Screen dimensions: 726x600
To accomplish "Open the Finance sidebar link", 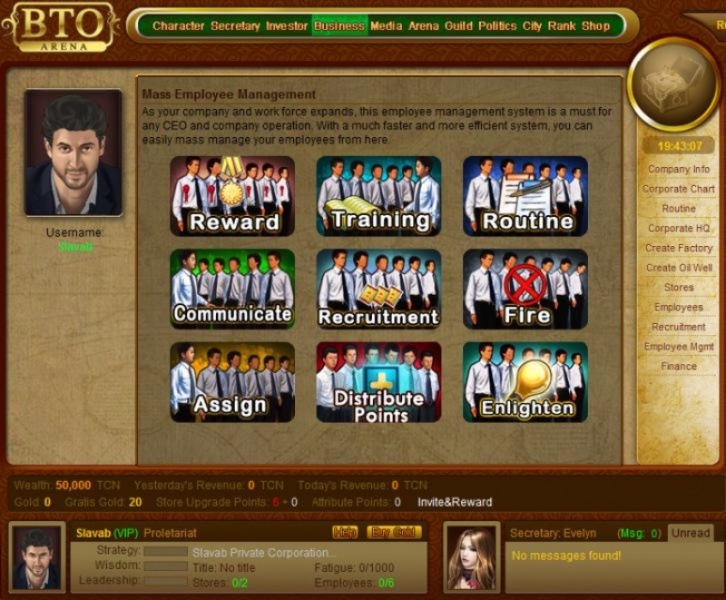I will coord(678,366).
